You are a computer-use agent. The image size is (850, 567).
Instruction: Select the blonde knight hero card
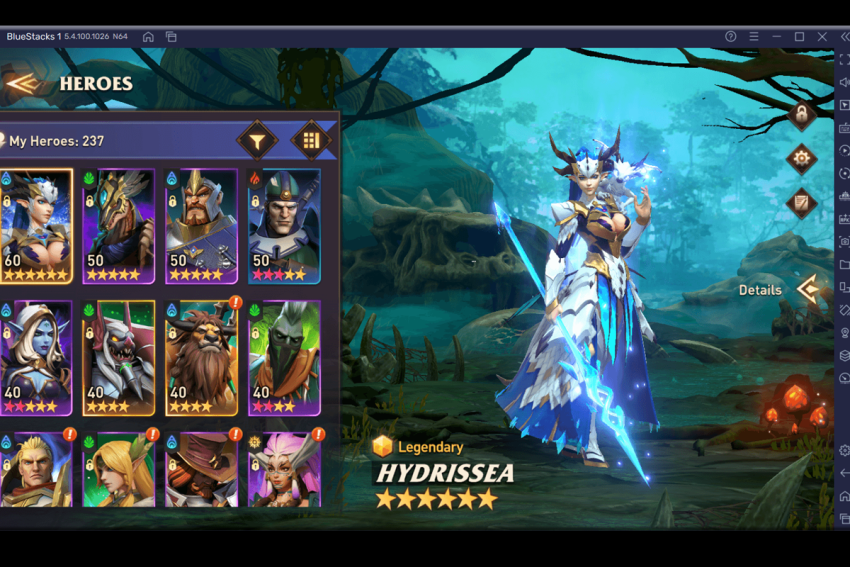coord(36,470)
